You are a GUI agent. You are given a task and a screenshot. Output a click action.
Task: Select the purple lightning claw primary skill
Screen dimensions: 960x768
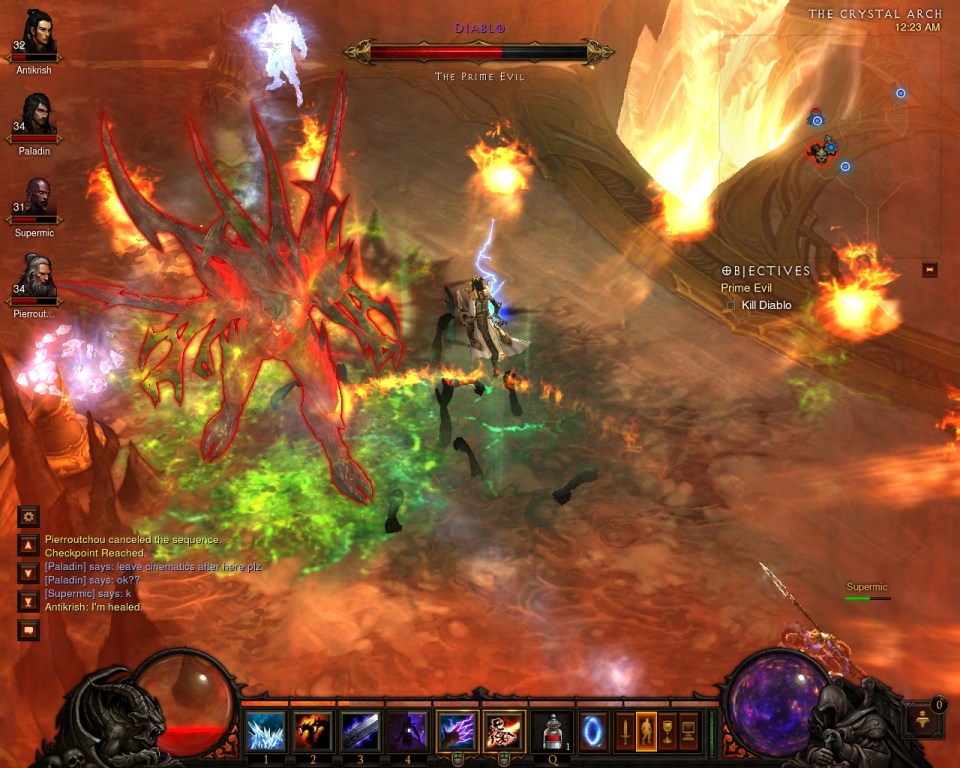457,731
